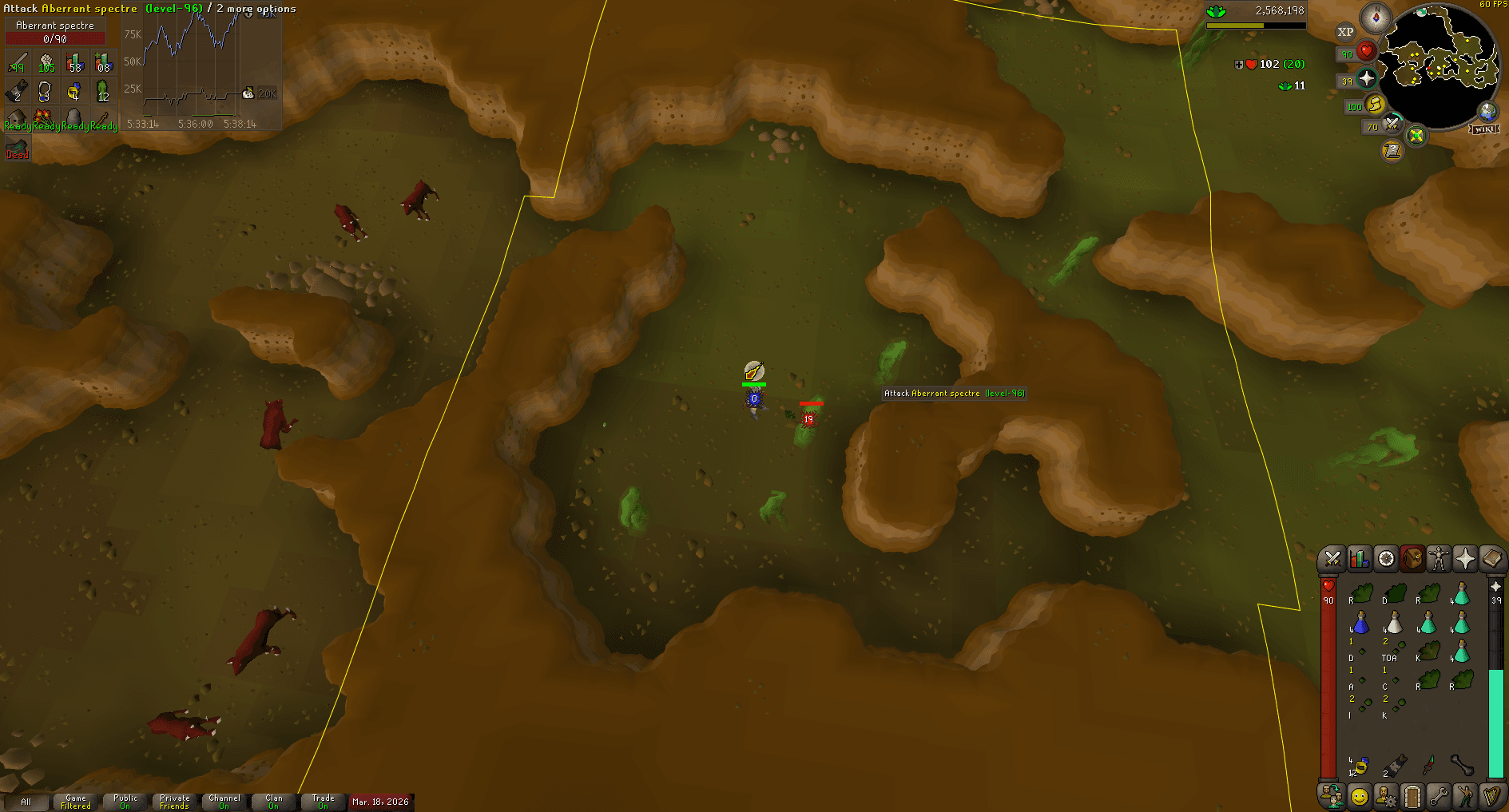Open the world map globe beside the minimap

click(1487, 111)
